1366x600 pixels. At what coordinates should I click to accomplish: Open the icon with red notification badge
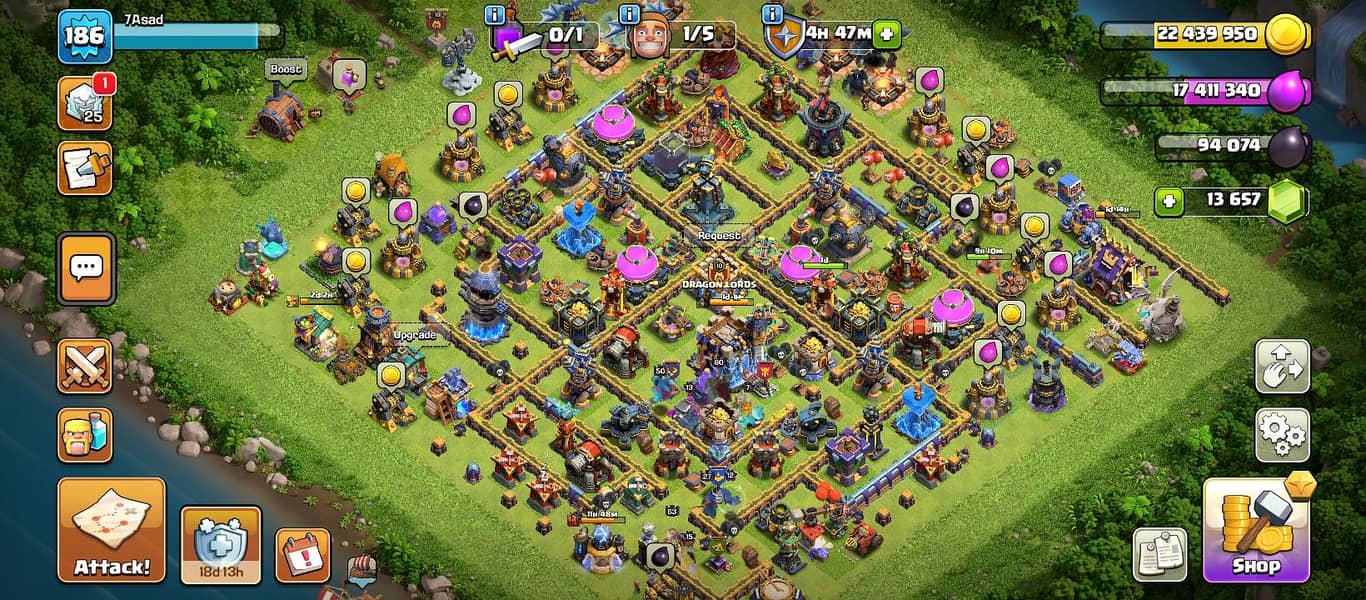pyautogui.click(x=85, y=104)
